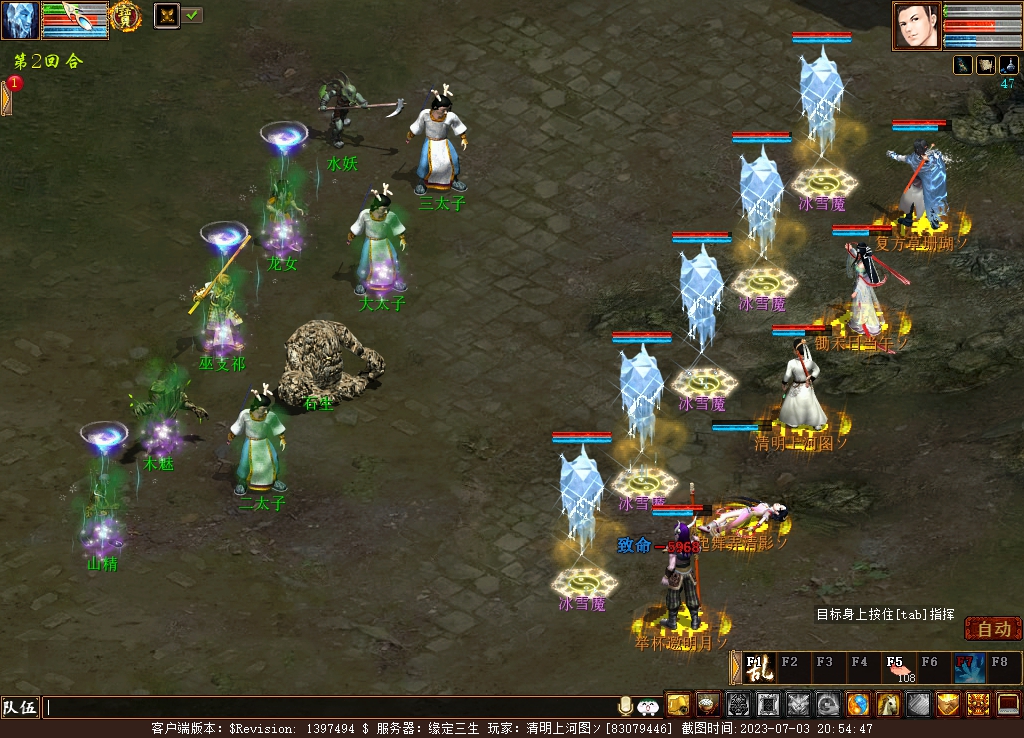Collapse the hotbar arrow beside F1
Viewport: 1024px width, 738px height.
click(736, 667)
